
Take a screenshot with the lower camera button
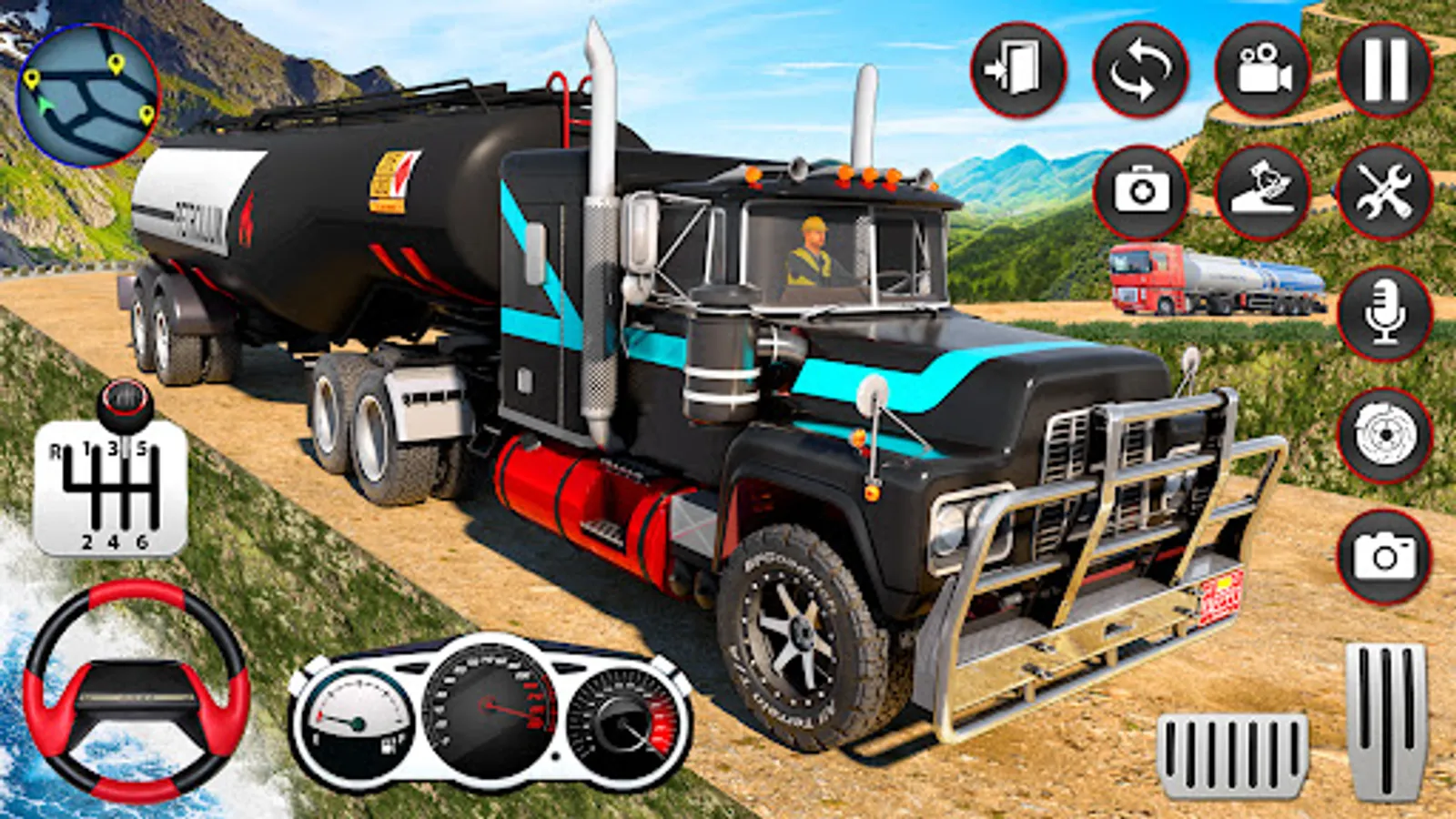(1384, 556)
